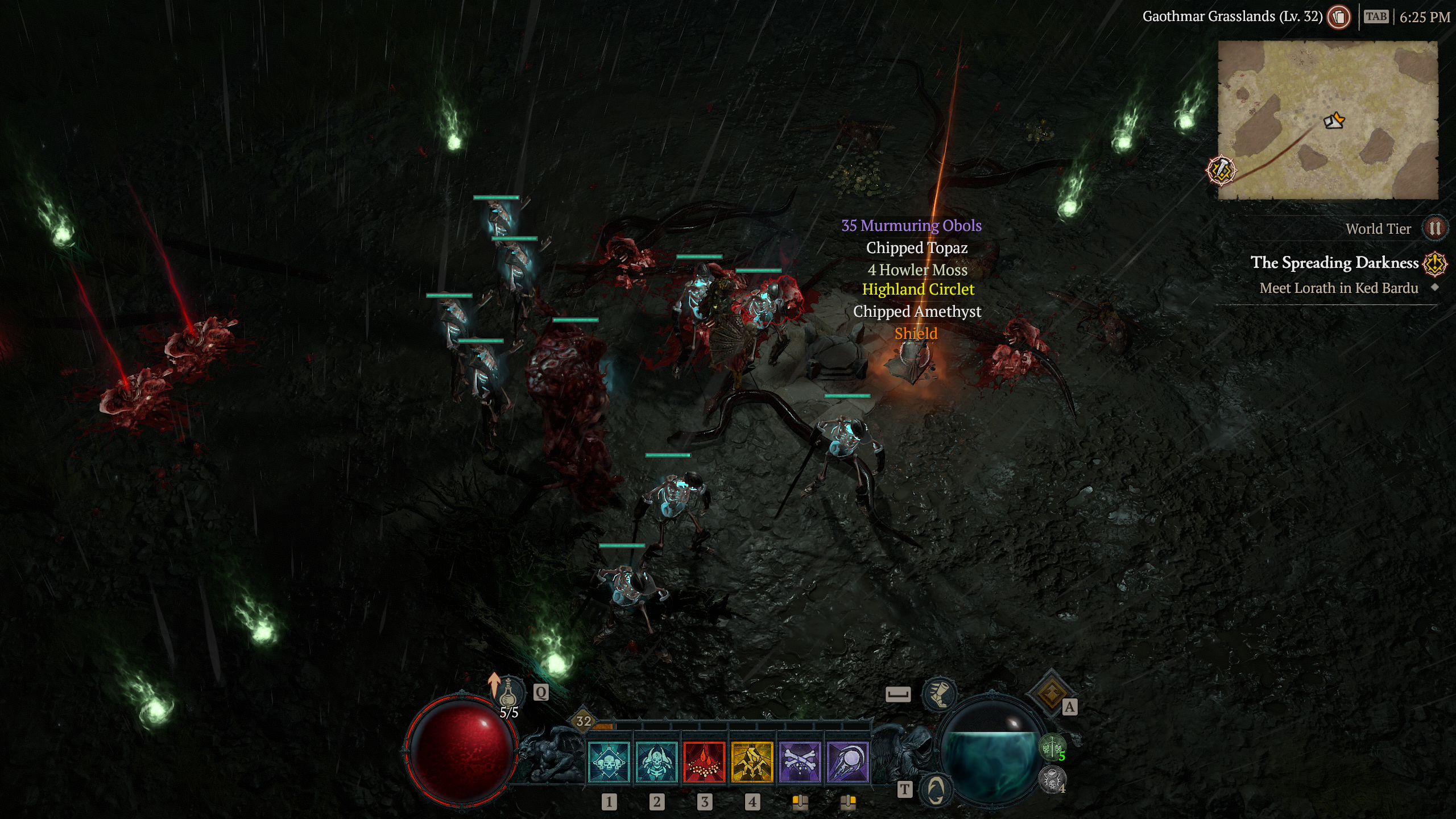The image size is (1456, 819).
Task: Open the minimap
Action: pyautogui.click(x=1327, y=120)
